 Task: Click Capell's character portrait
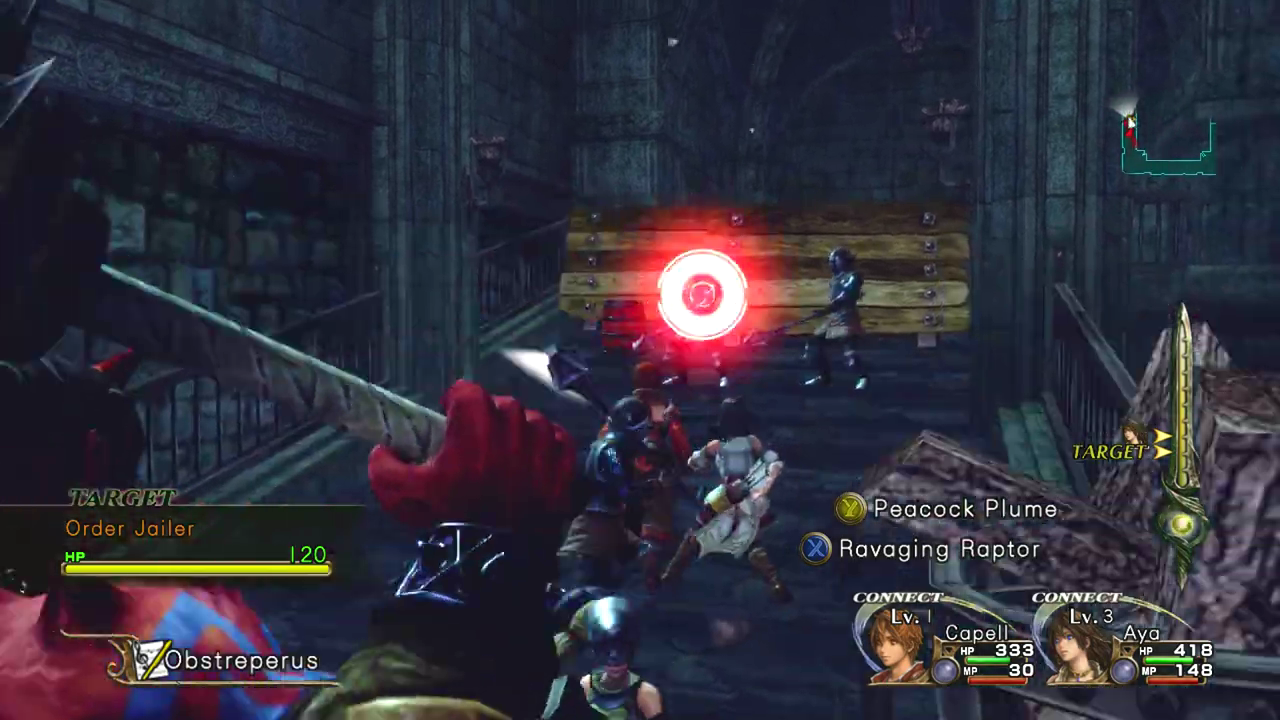tap(895, 645)
